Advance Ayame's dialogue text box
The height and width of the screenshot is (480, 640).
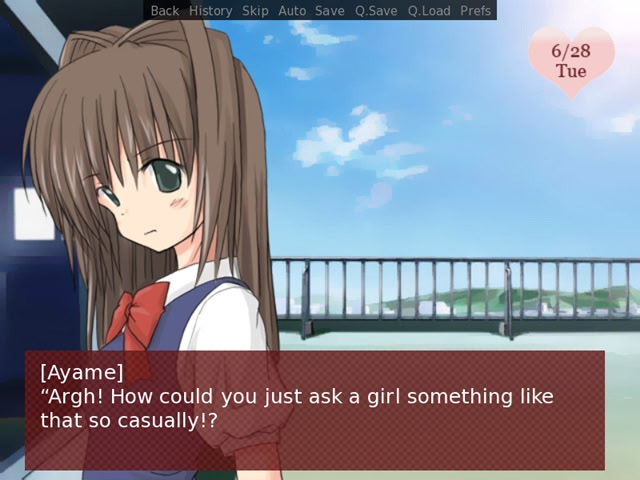point(315,410)
